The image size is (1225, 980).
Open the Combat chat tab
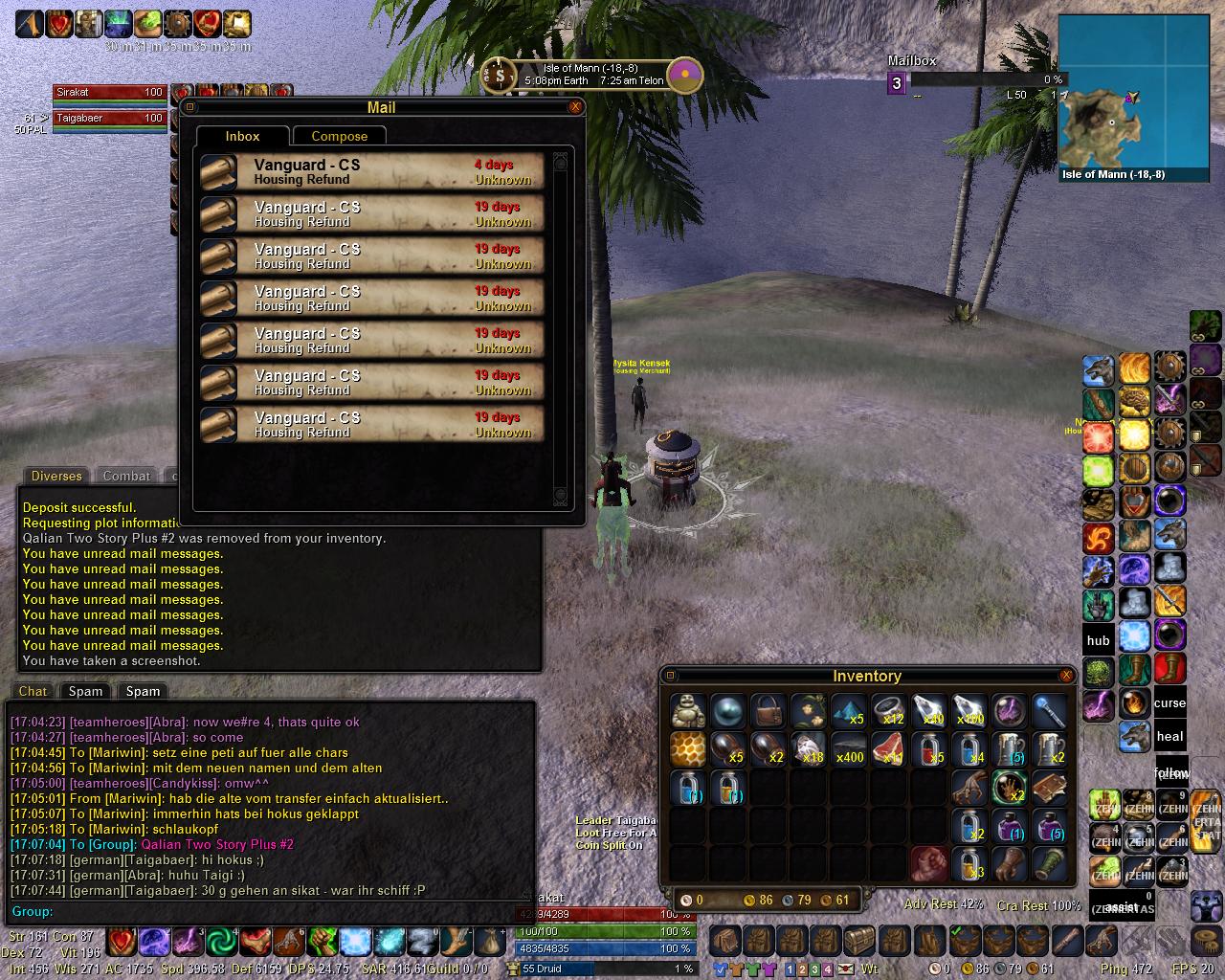126,476
